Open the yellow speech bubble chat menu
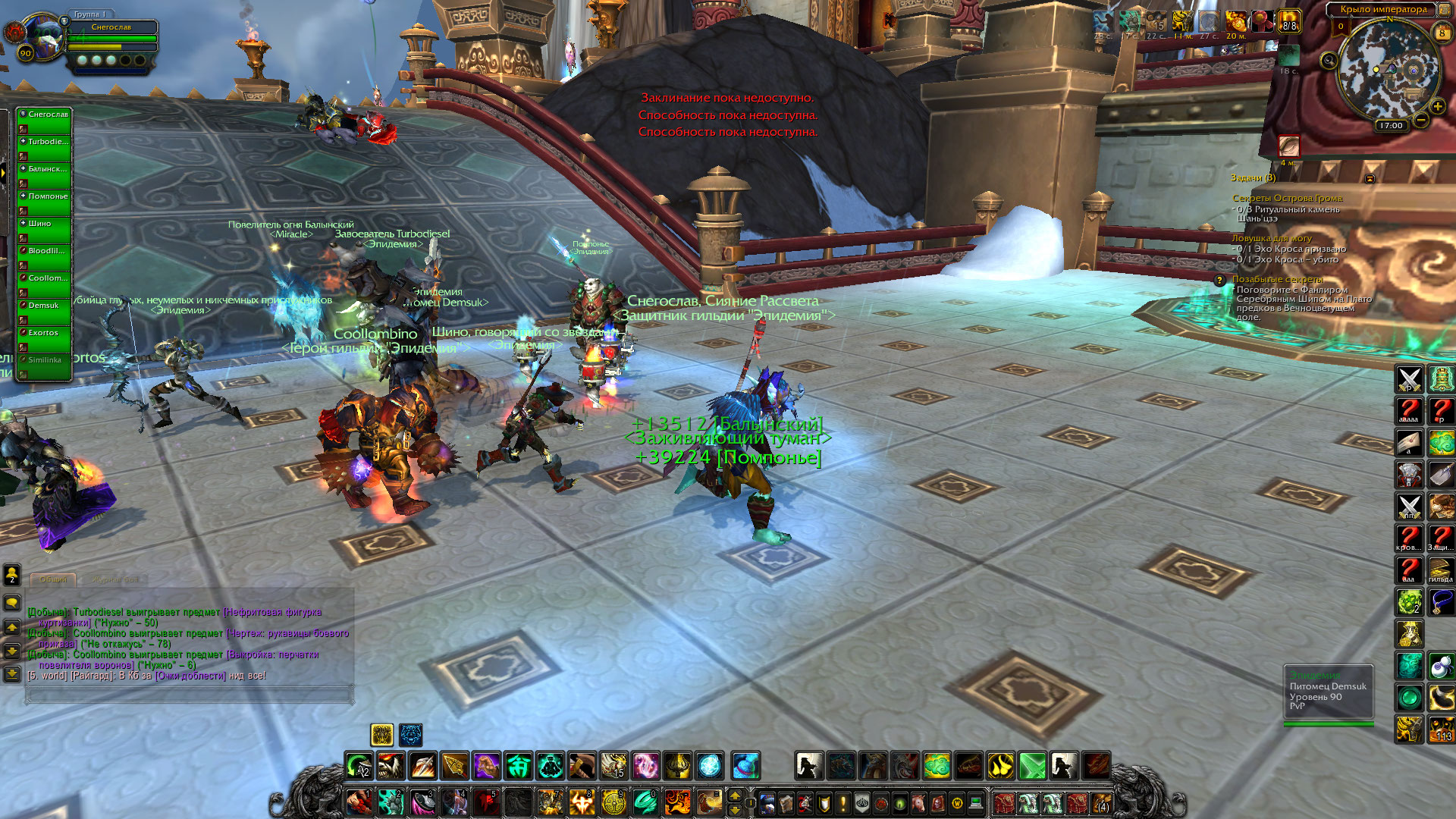Viewport: 1456px width, 819px height. [x=12, y=603]
